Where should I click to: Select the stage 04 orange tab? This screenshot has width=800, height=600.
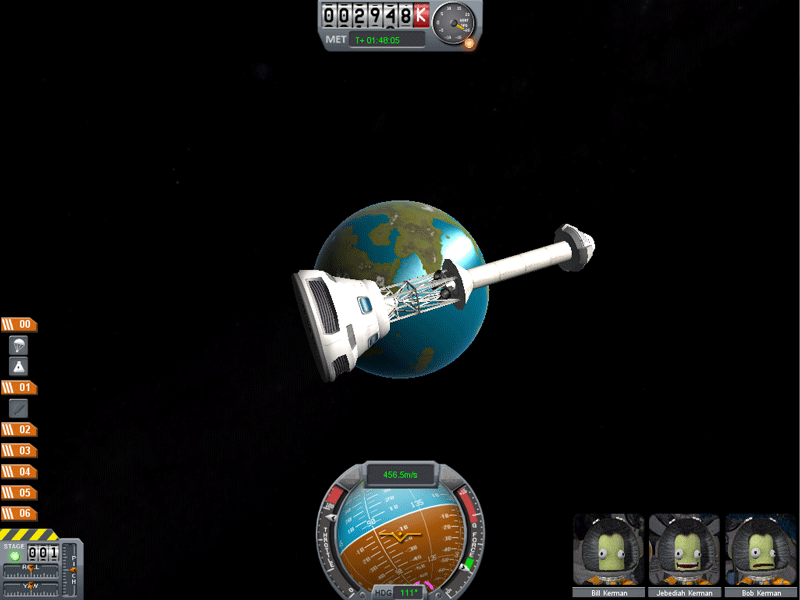[x=19, y=471]
